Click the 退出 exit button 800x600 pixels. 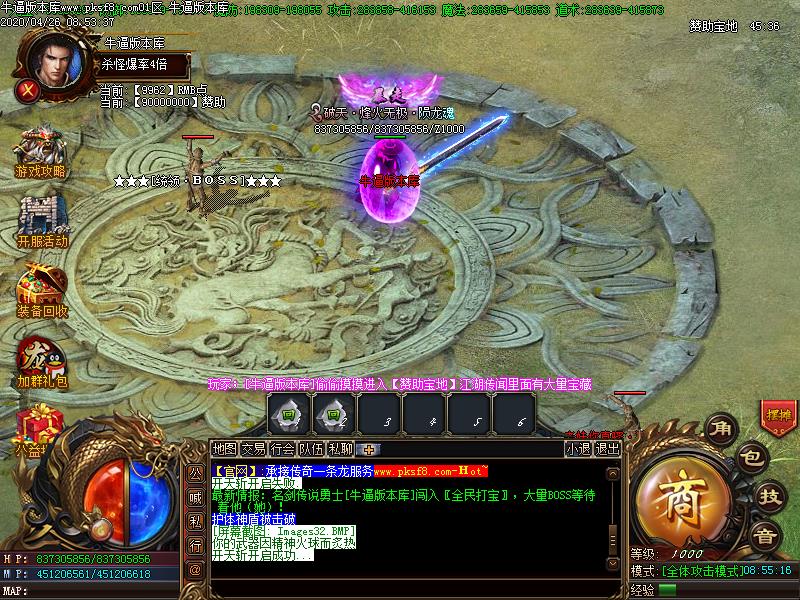(607, 449)
